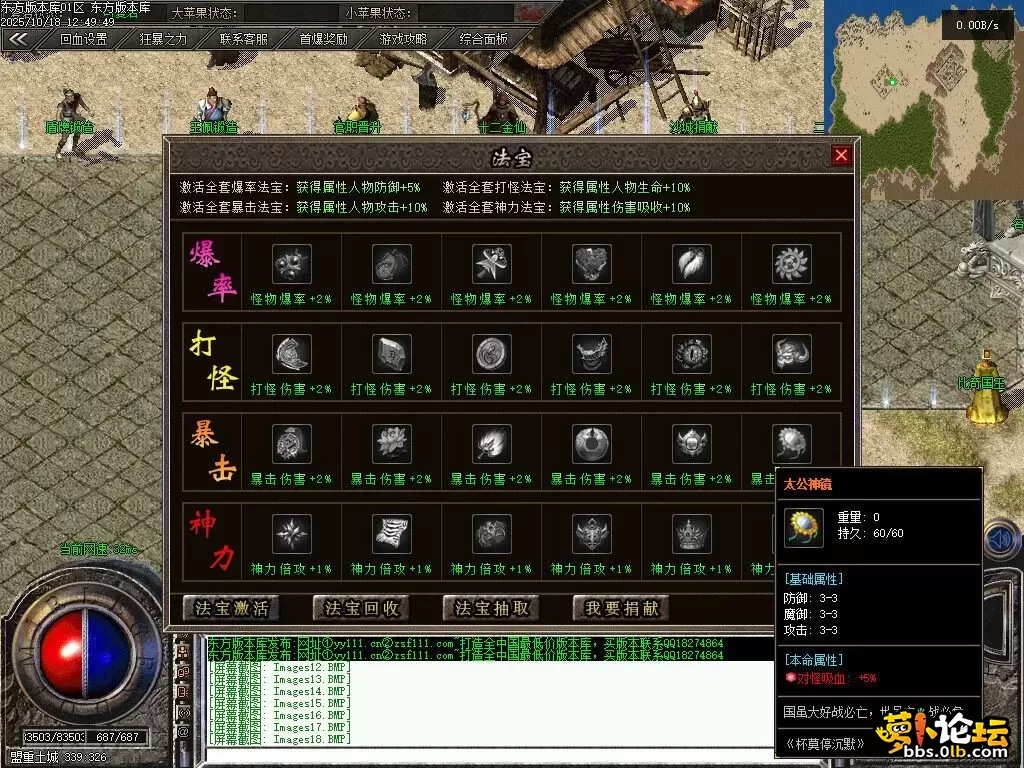
Task: Close the 法宝 window
Action: coord(841,155)
